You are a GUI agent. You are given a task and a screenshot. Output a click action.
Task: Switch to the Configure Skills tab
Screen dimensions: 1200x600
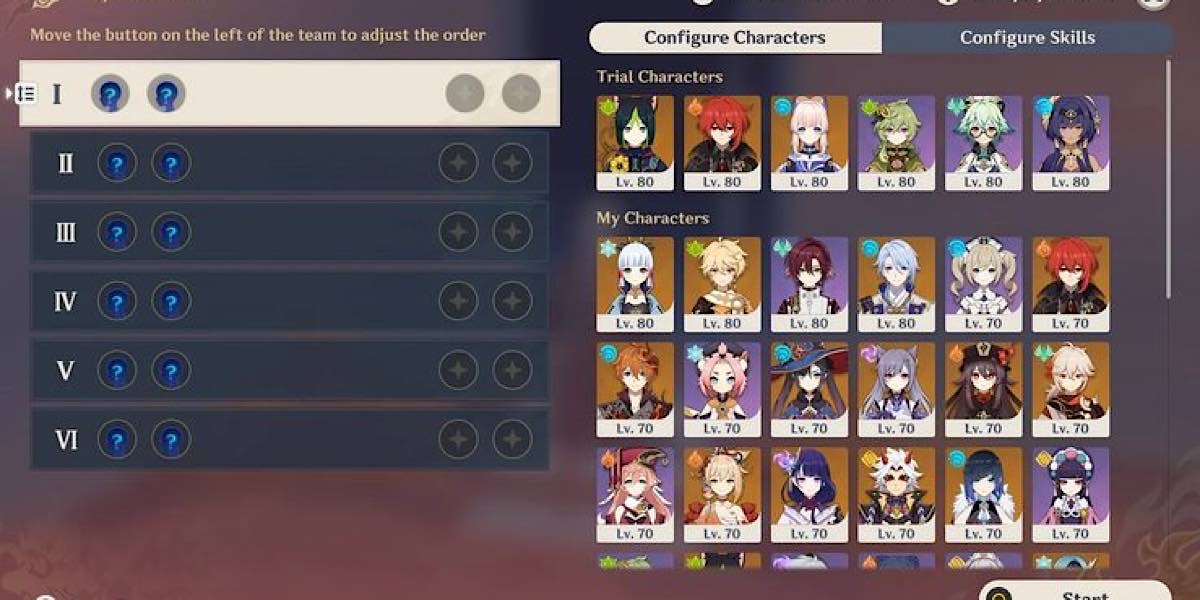pos(1027,38)
